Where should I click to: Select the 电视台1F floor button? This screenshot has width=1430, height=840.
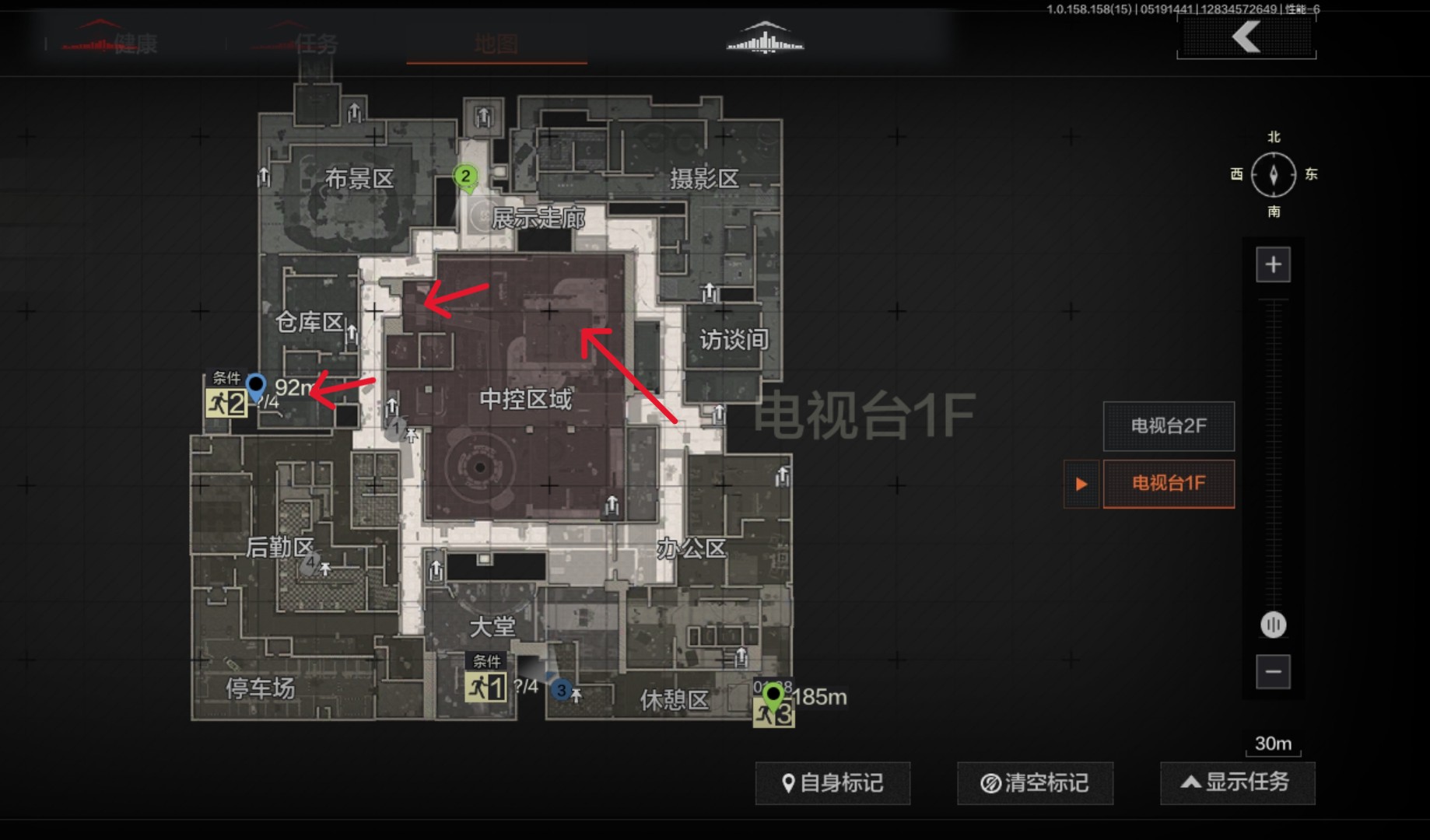pyautogui.click(x=1169, y=483)
